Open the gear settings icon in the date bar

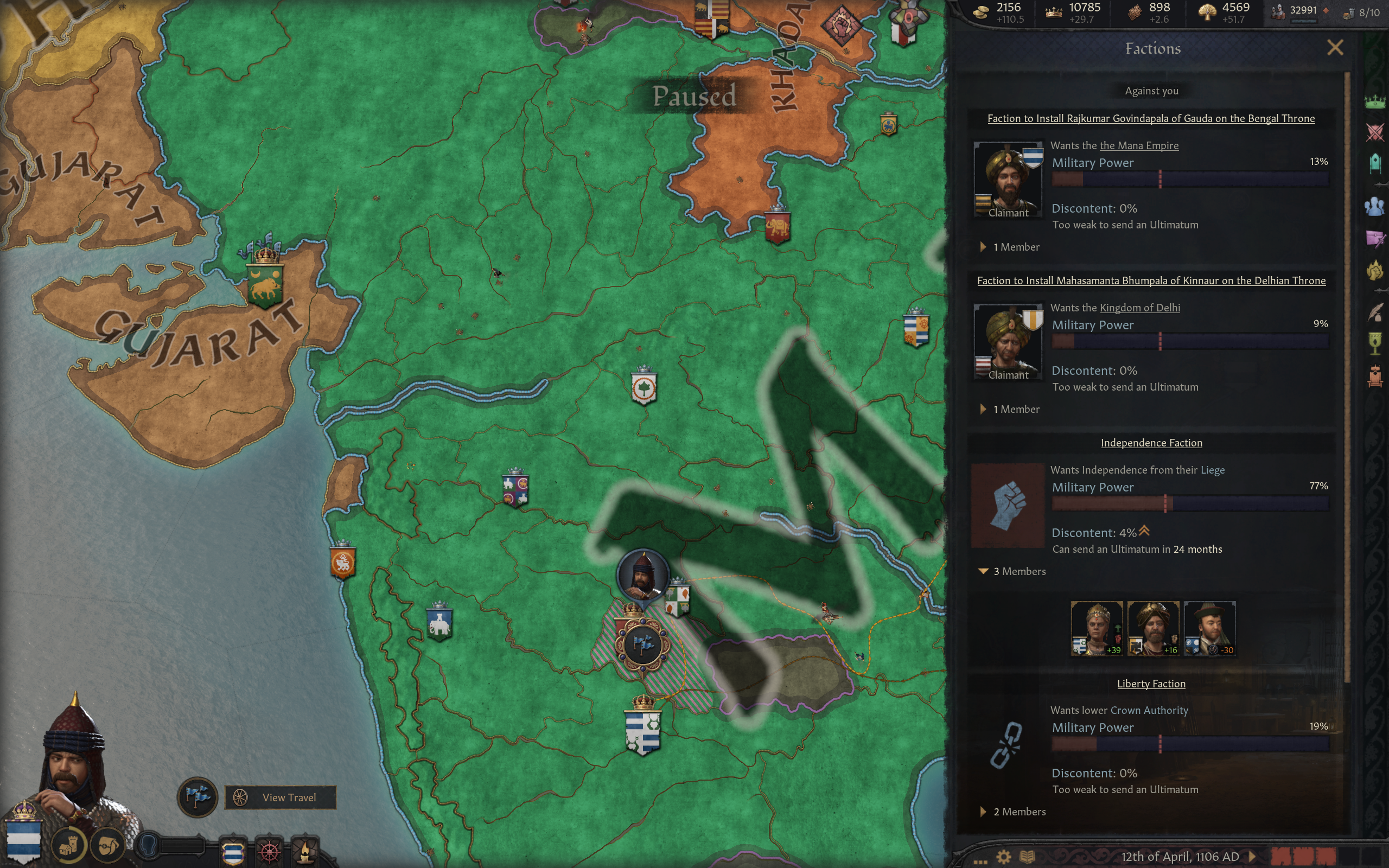(x=1003, y=857)
